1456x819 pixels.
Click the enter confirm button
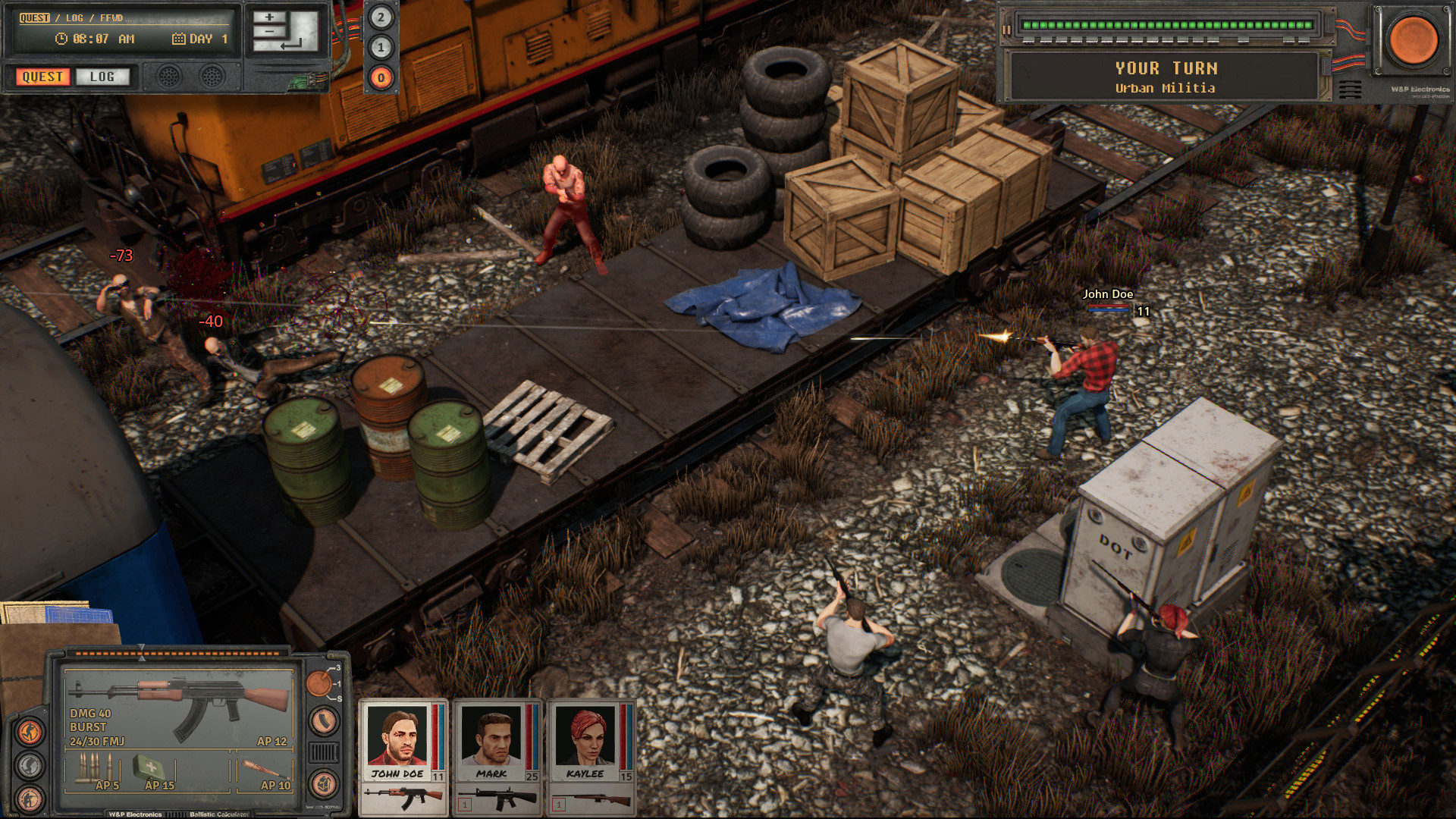292,45
